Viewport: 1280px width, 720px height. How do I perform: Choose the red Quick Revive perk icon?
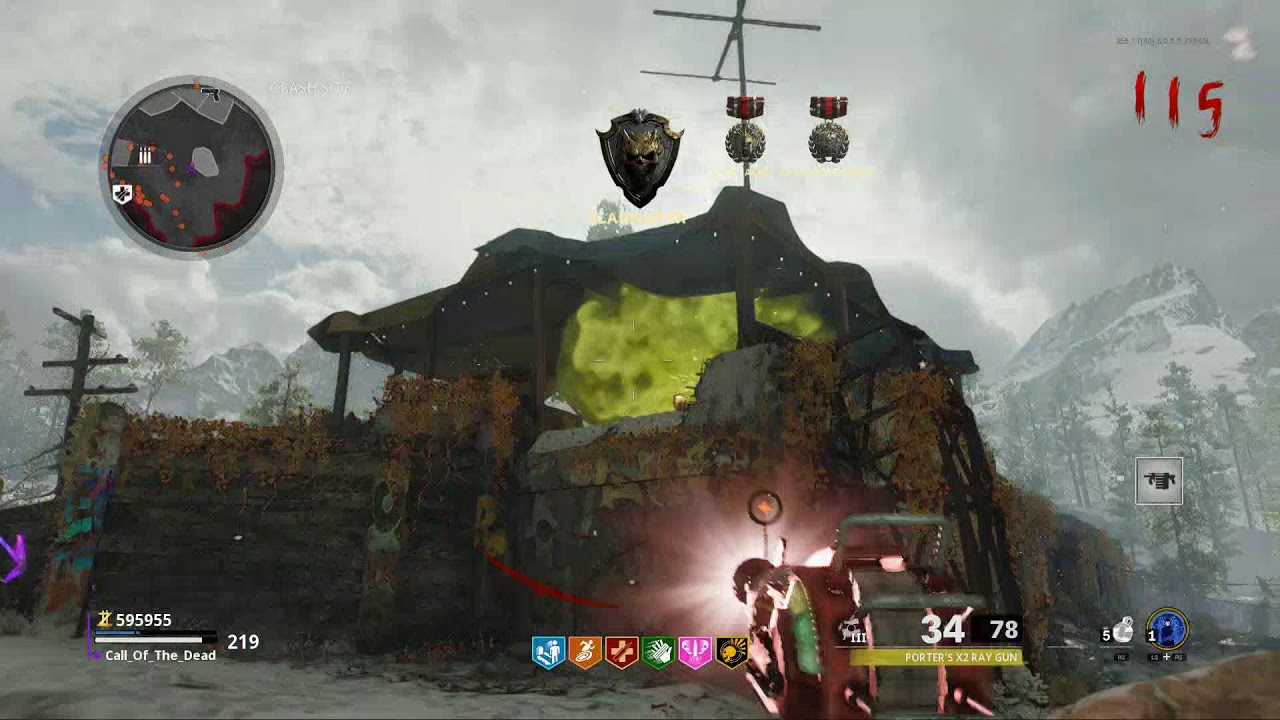621,653
